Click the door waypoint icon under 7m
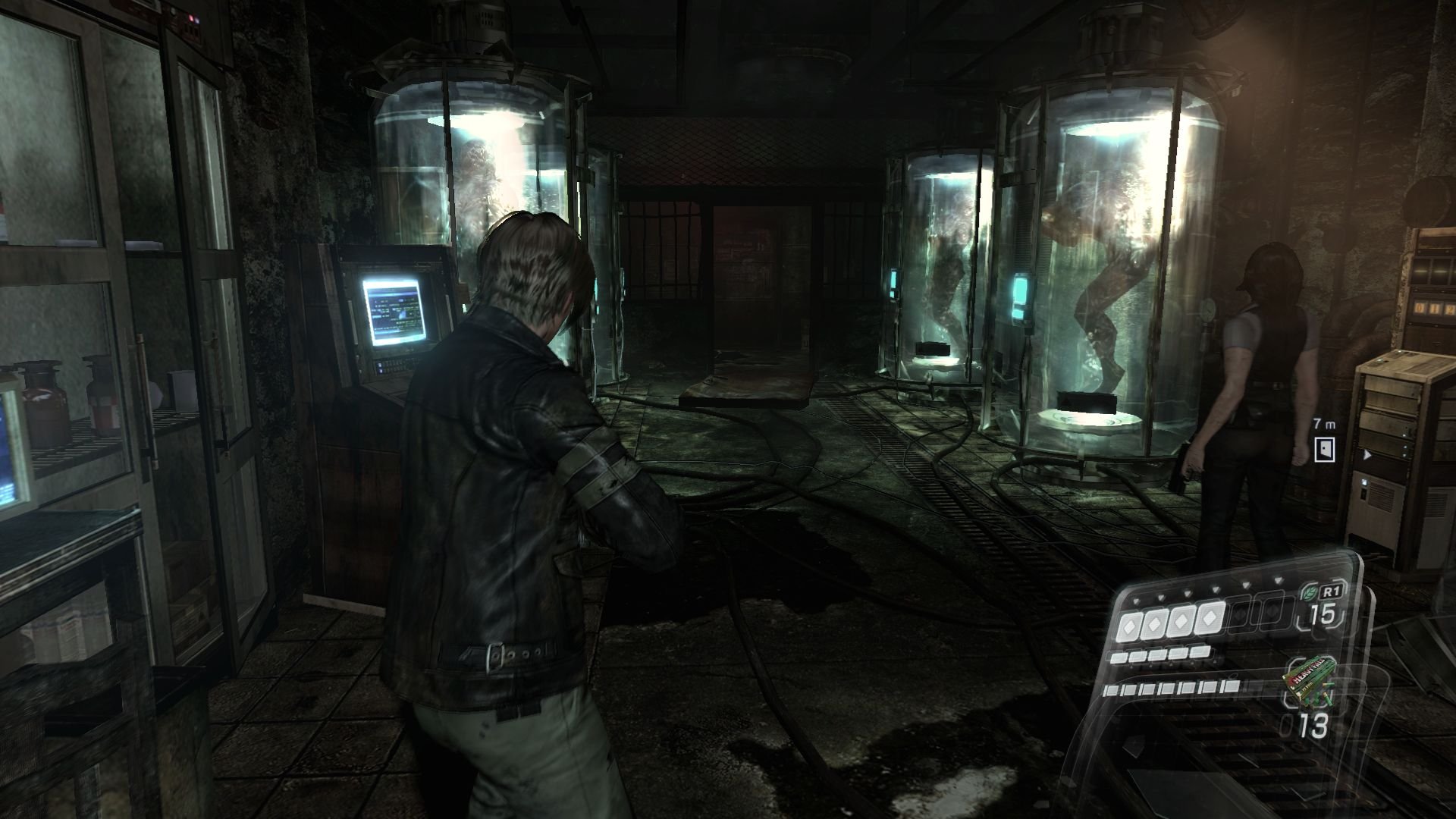The height and width of the screenshot is (819, 1456). 1324,449
